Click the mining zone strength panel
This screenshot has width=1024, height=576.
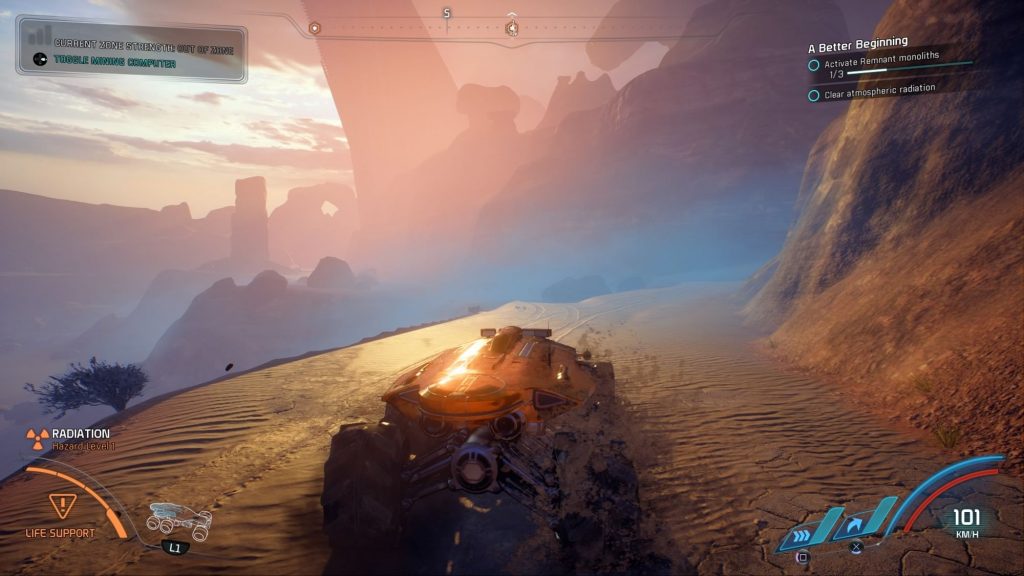pyautogui.click(x=131, y=49)
